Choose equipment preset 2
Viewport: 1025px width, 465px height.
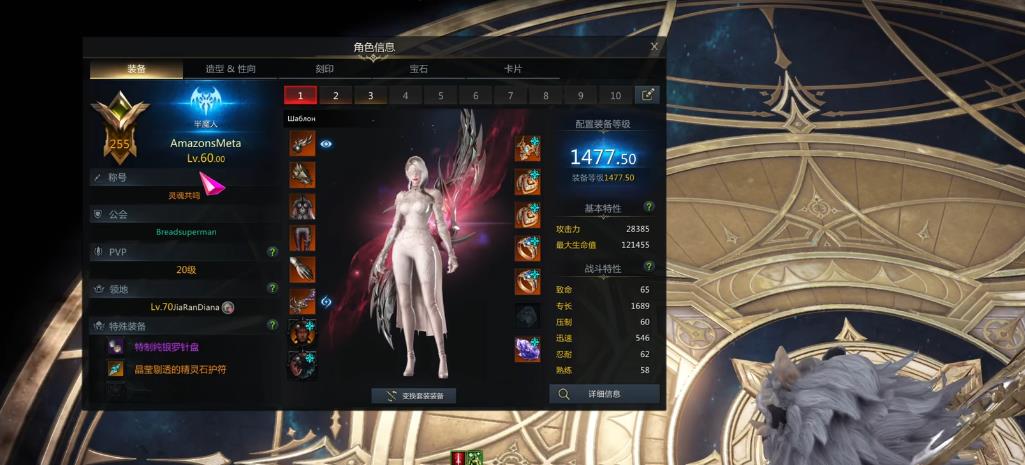coord(335,96)
